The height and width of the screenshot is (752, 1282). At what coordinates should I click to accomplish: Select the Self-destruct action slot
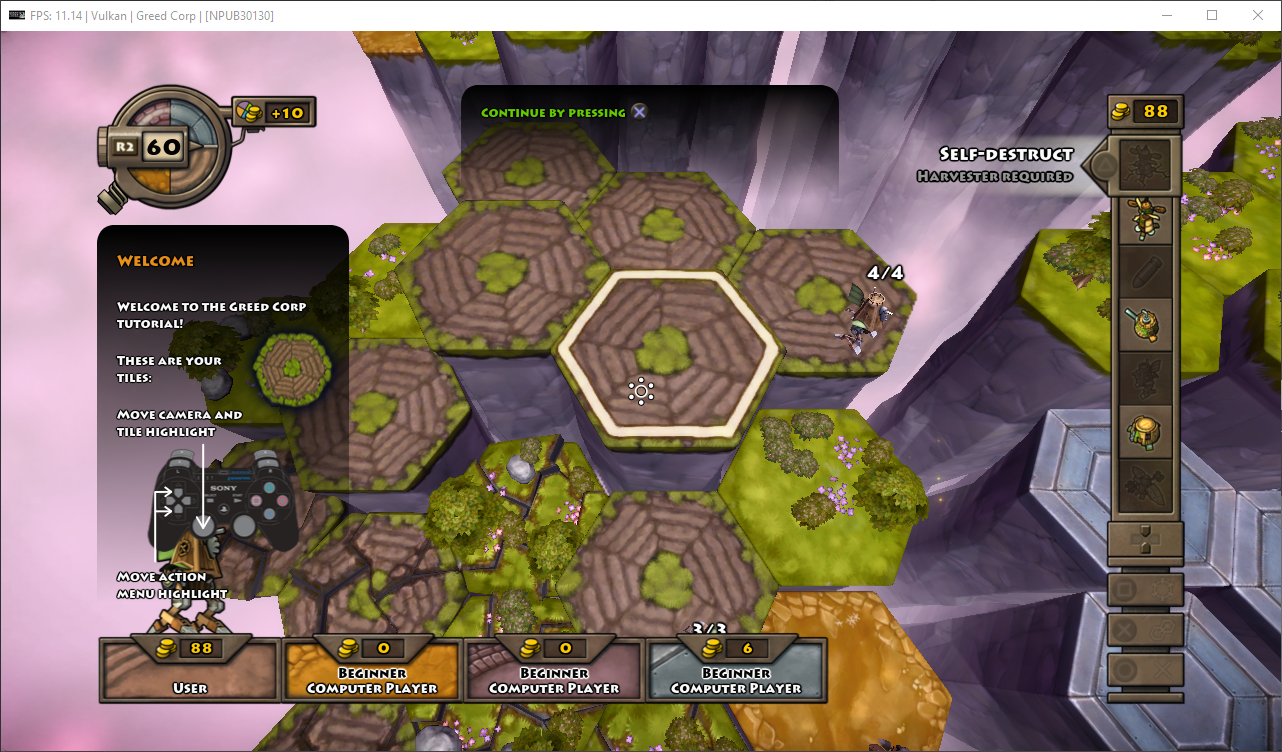click(1145, 165)
